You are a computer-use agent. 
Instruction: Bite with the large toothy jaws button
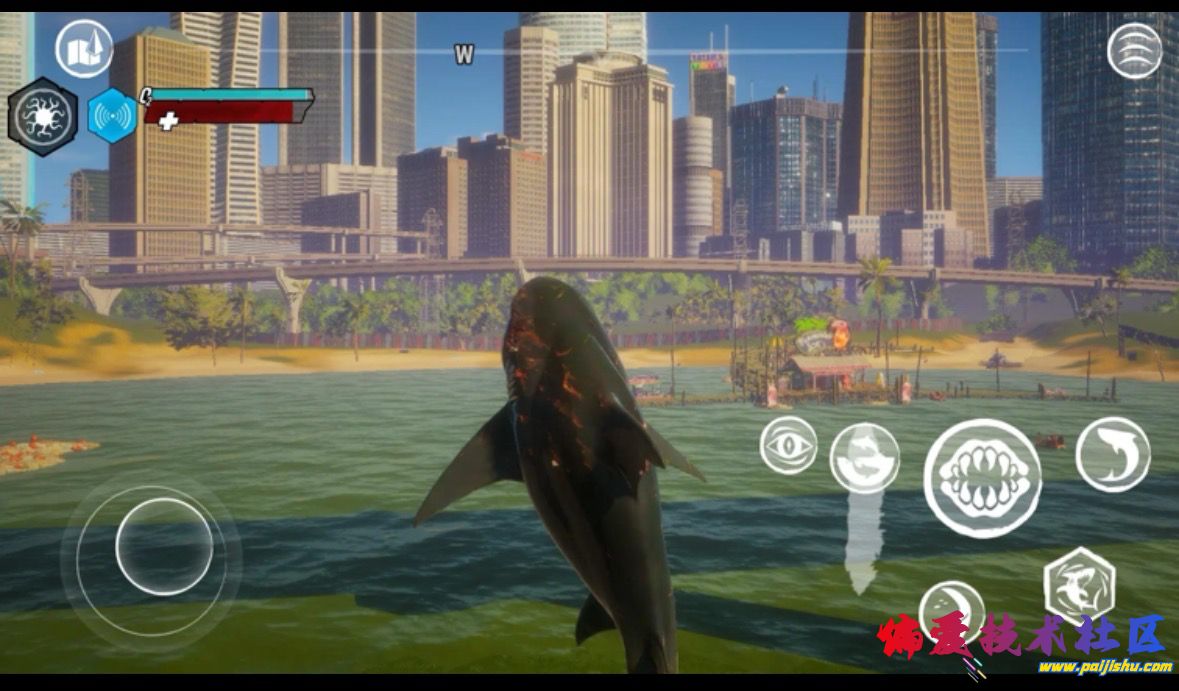[x=982, y=478]
